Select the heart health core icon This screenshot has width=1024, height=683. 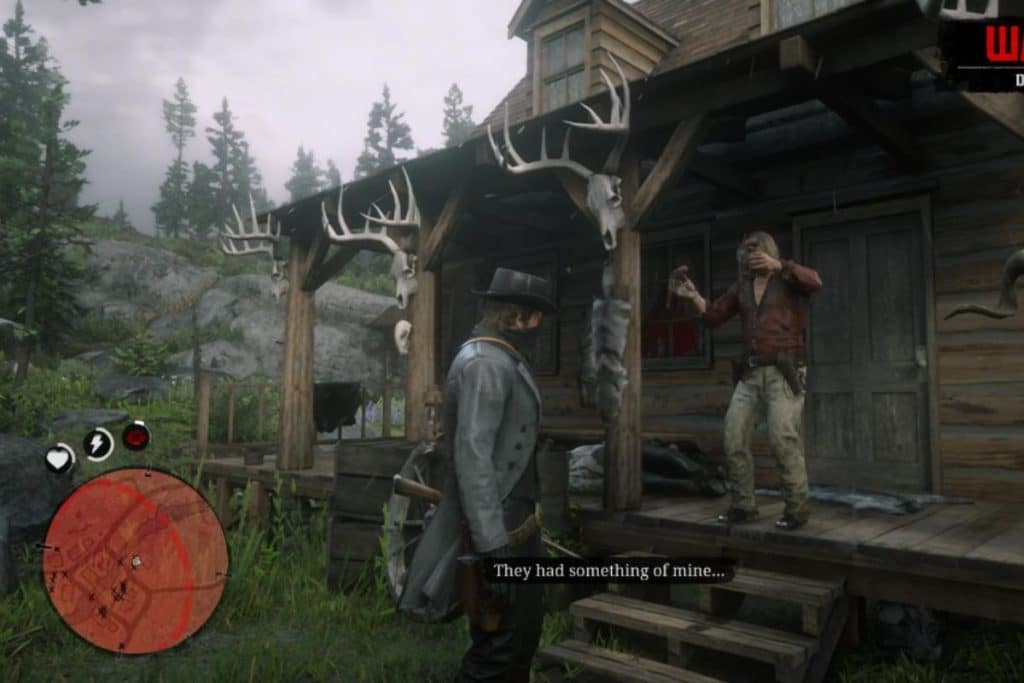point(60,459)
